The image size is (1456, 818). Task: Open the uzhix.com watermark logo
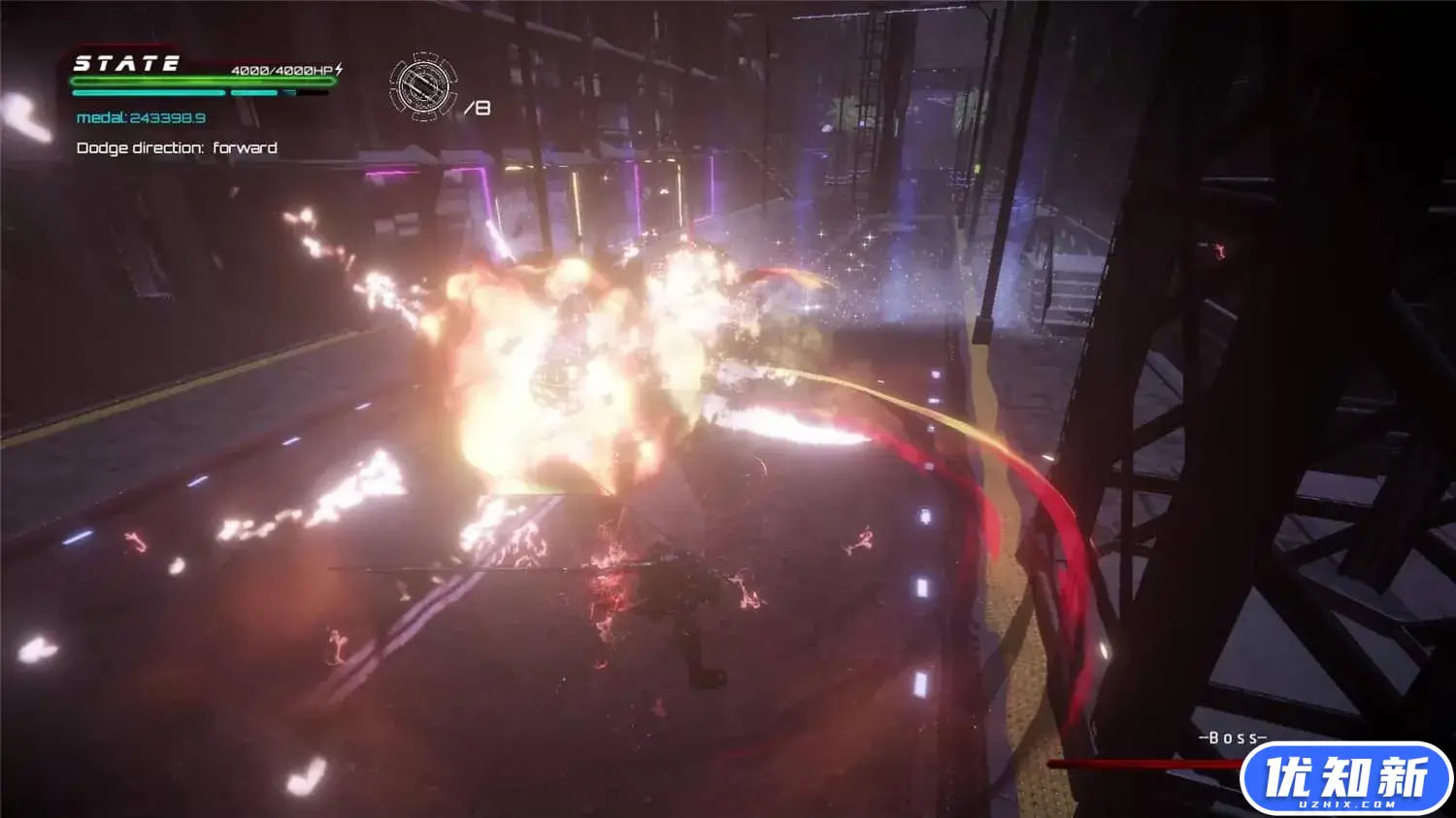(1345, 778)
